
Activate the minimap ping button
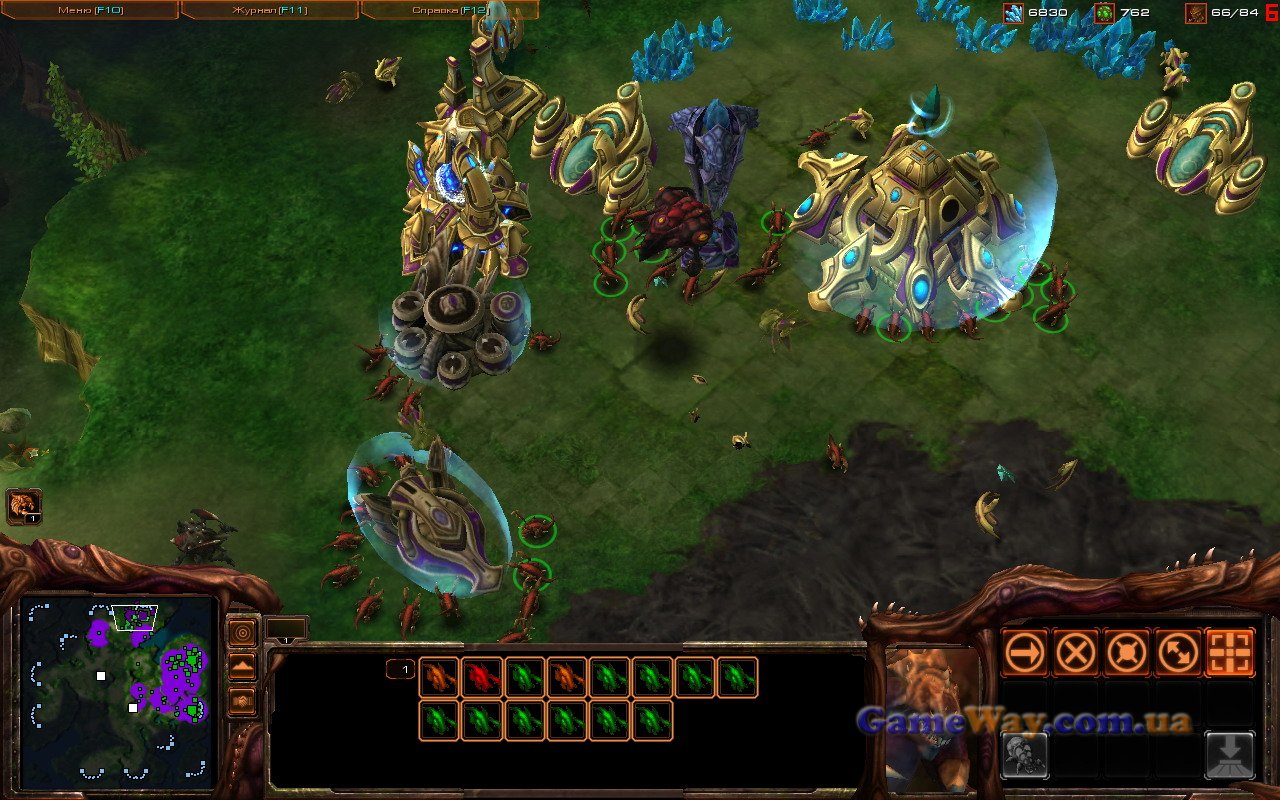click(x=242, y=632)
